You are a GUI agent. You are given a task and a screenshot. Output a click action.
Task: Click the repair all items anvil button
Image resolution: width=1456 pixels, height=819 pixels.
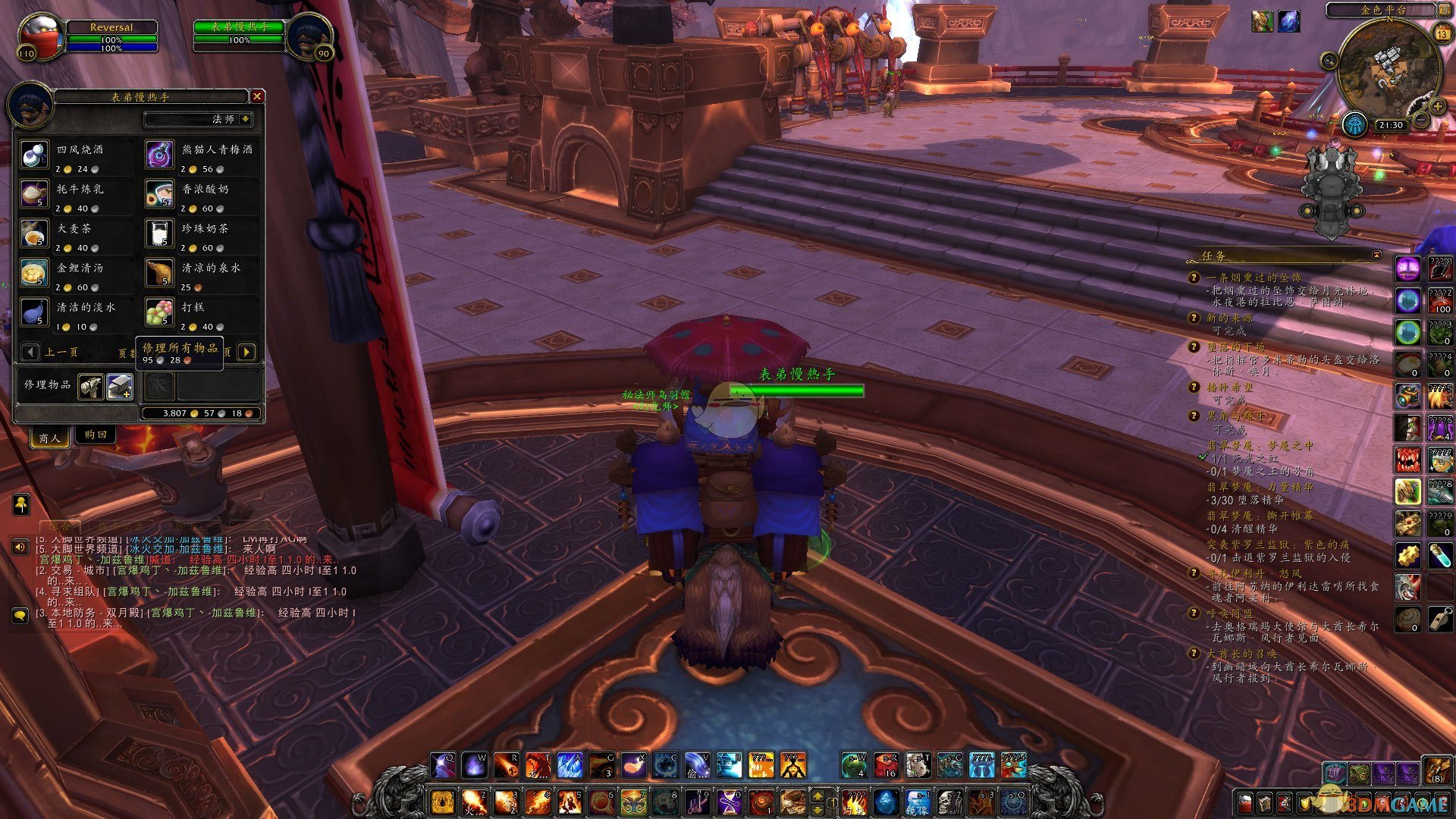120,387
